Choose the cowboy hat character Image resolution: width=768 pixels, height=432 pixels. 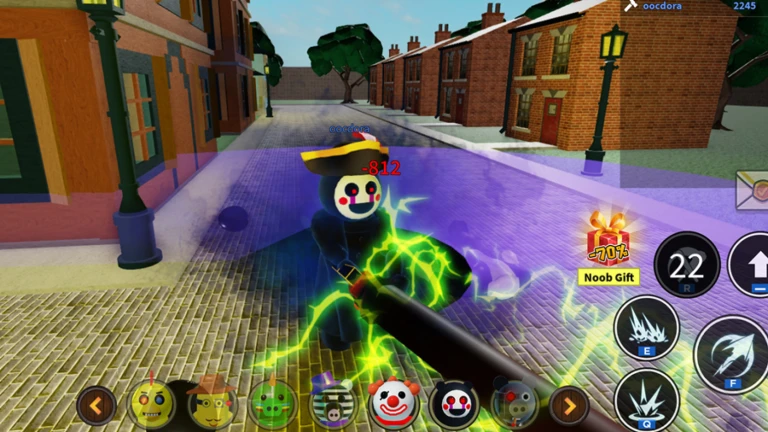click(x=212, y=404)
